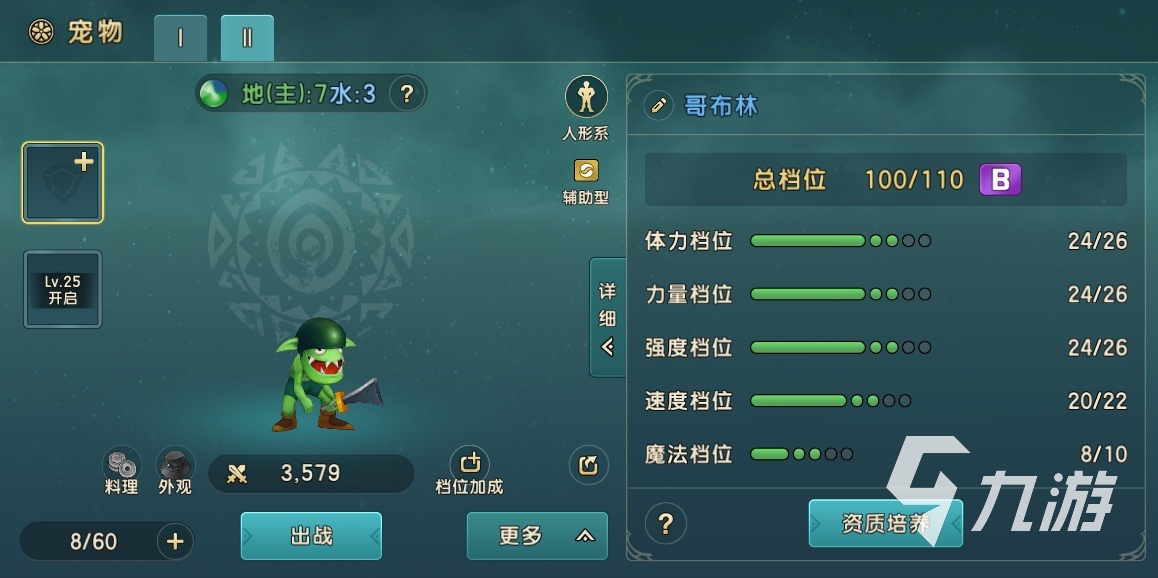Rename 哥布林 with the pencil icon
This screenshot has width=1158, height=578.
[x=658, y=105]
